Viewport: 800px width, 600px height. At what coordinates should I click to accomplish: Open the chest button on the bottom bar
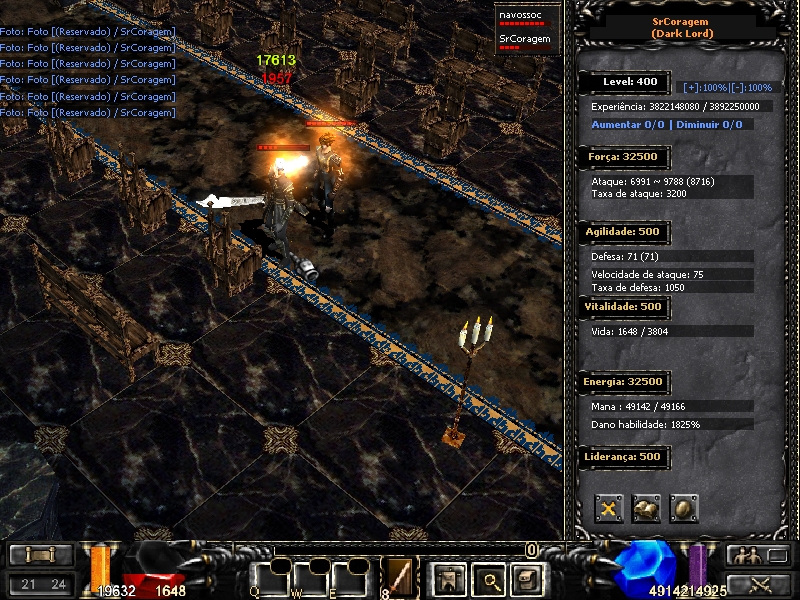[525, 578]
